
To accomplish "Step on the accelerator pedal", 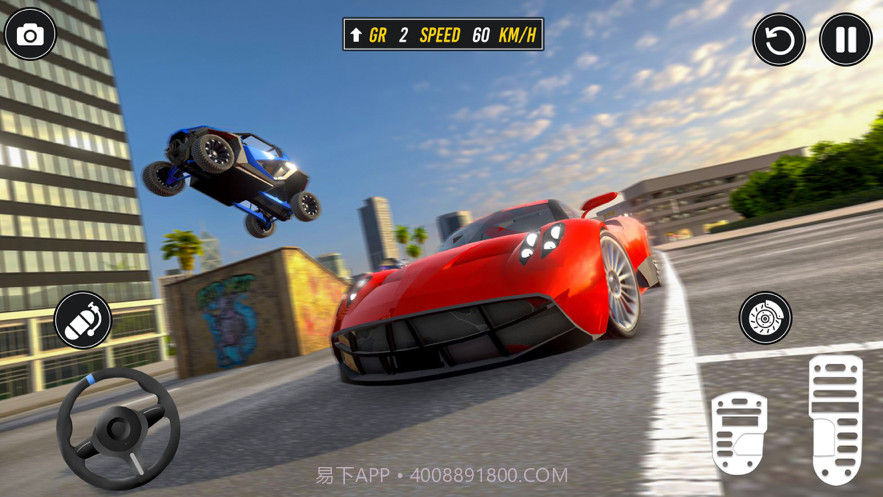I will click(x=835, y=418).
